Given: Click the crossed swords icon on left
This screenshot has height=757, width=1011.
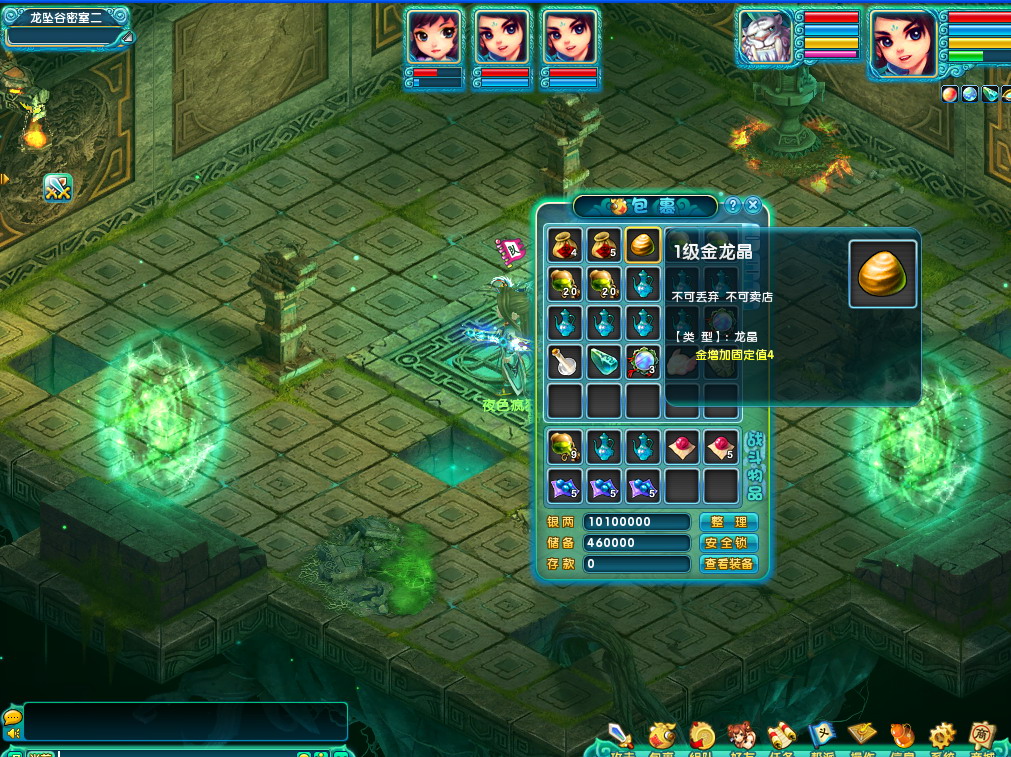Looking at the screenshot, I should (58, 187).
